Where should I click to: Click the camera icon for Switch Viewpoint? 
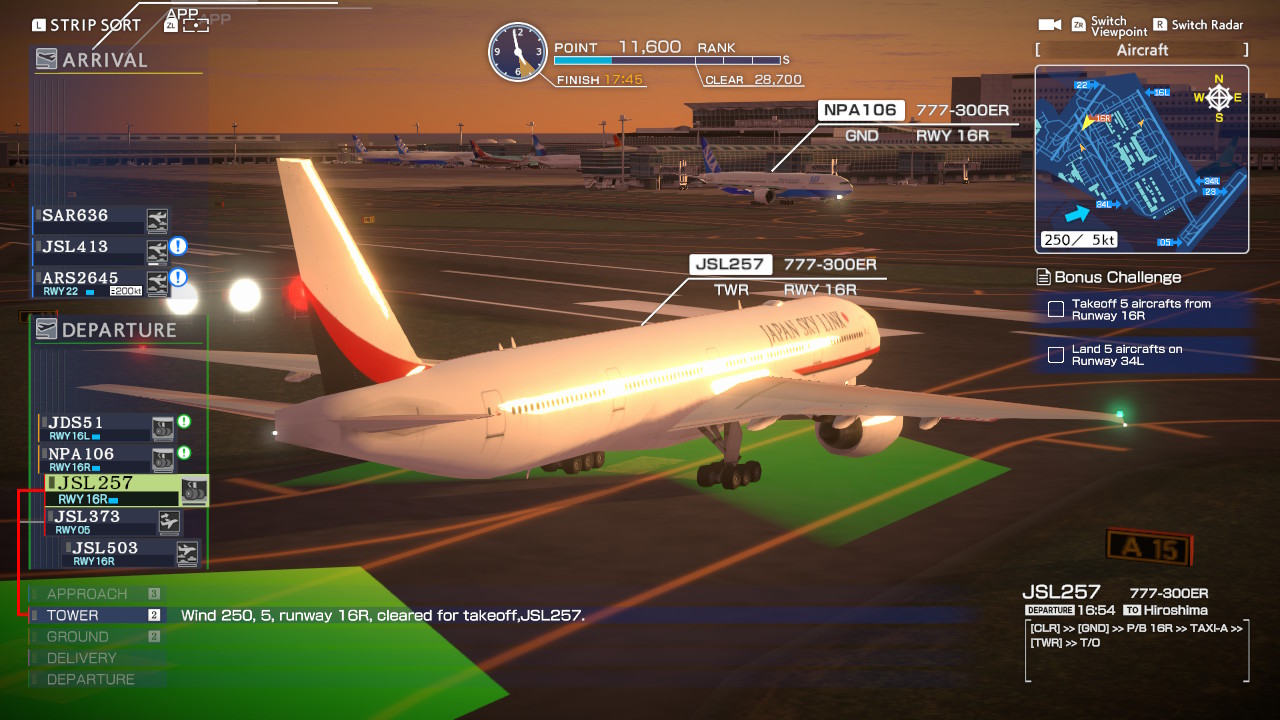[x=1052, y=24]
